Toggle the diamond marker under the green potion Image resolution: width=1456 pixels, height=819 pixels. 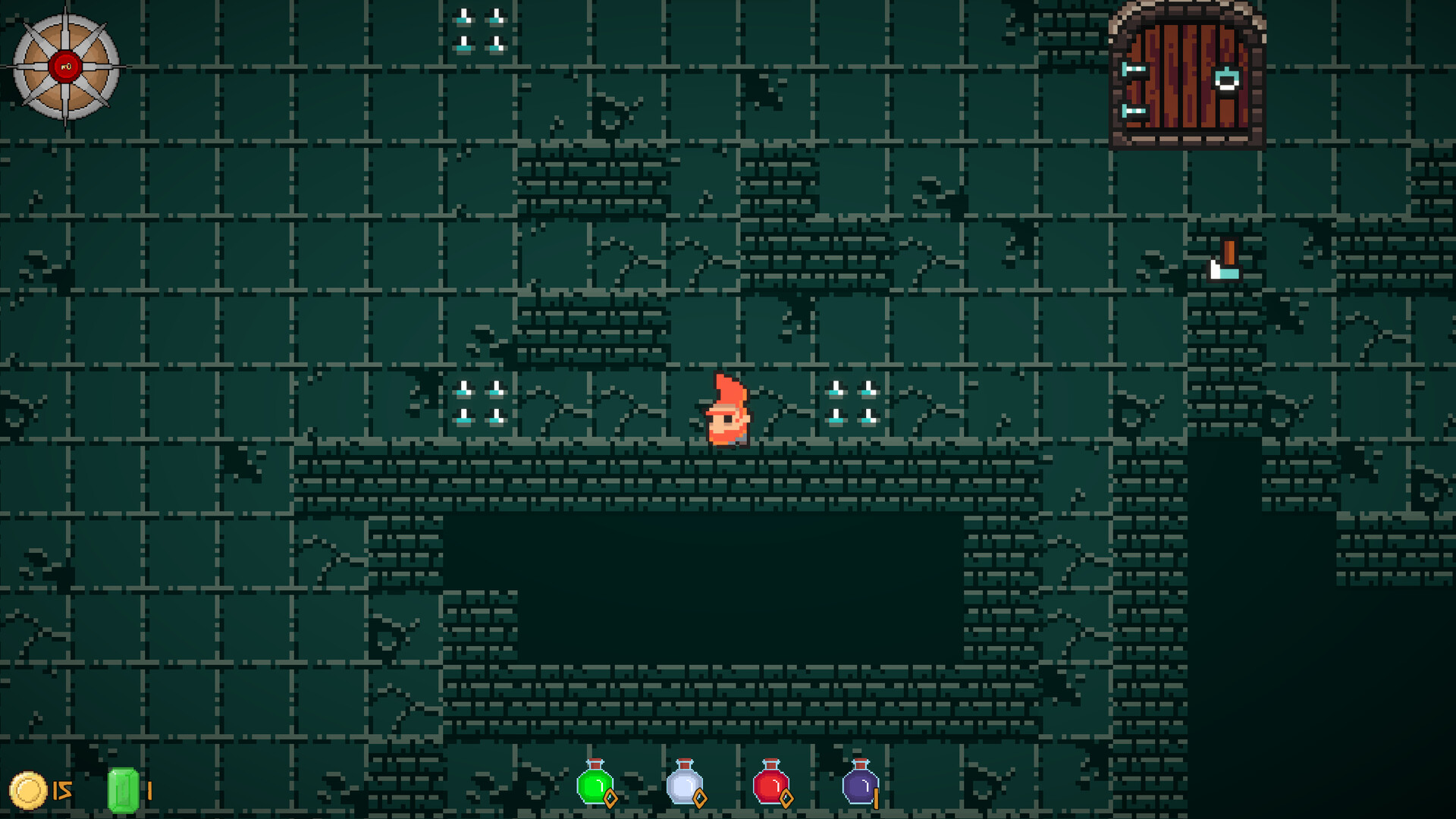[x=609, y=798]
